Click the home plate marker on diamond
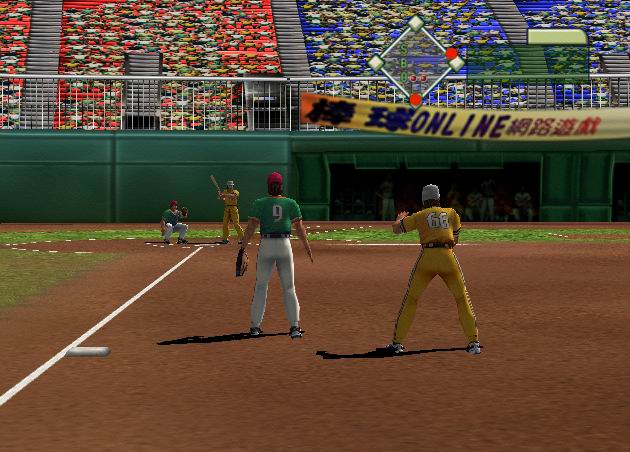 (x=415, y=98)
